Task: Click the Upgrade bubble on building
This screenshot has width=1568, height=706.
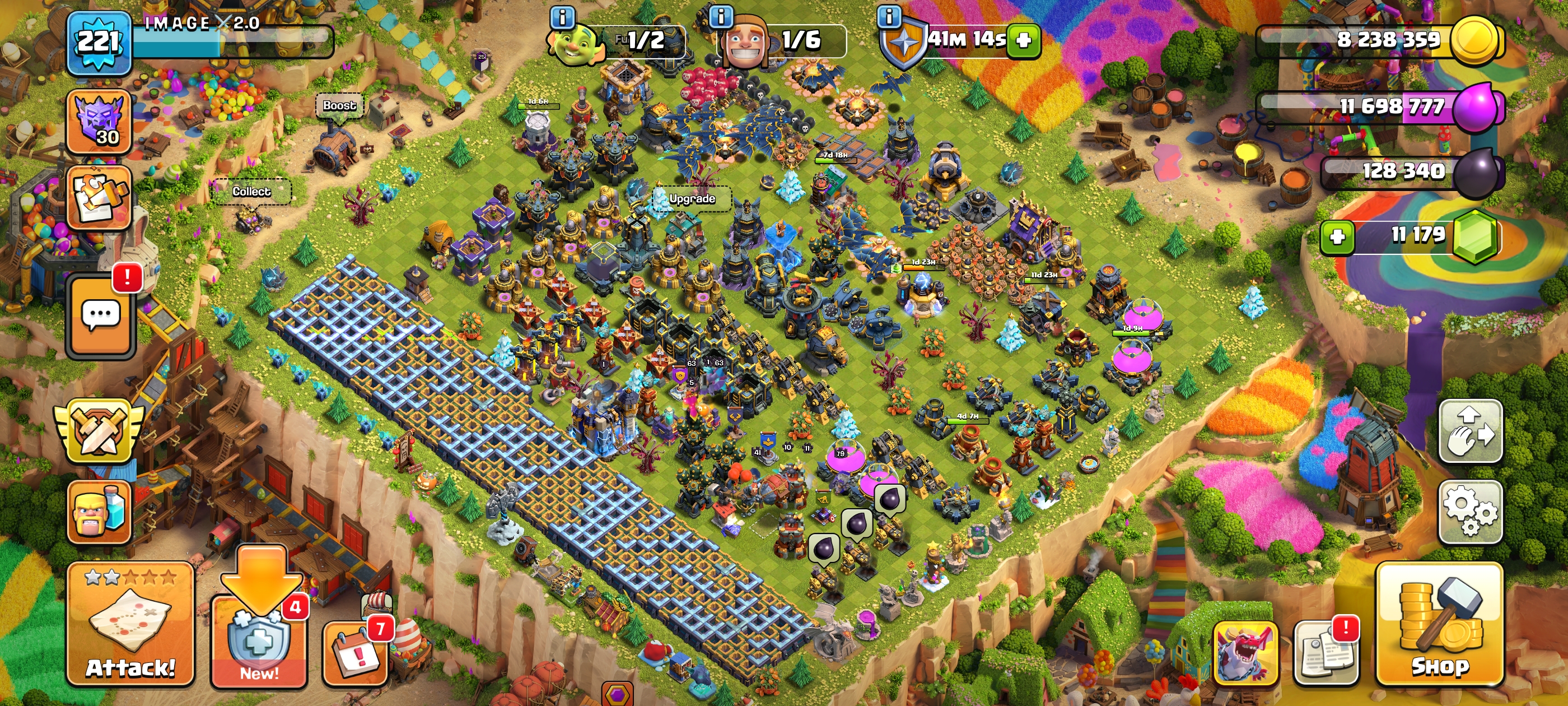Action: point(692,198)
